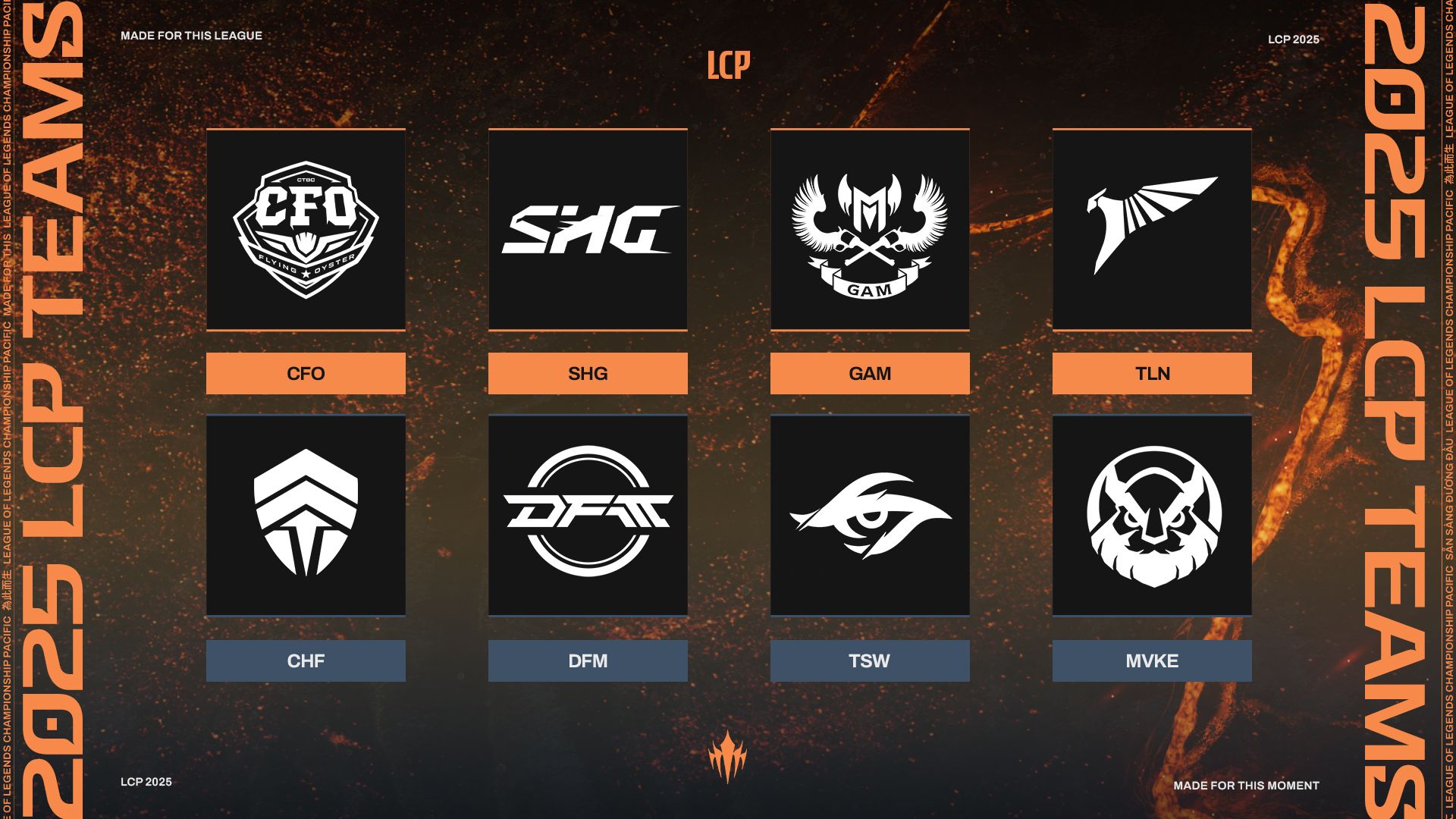Viewport: 1456px width, 819px height.
Task: Click the orange CFO name label
Action: pos(306,373)
